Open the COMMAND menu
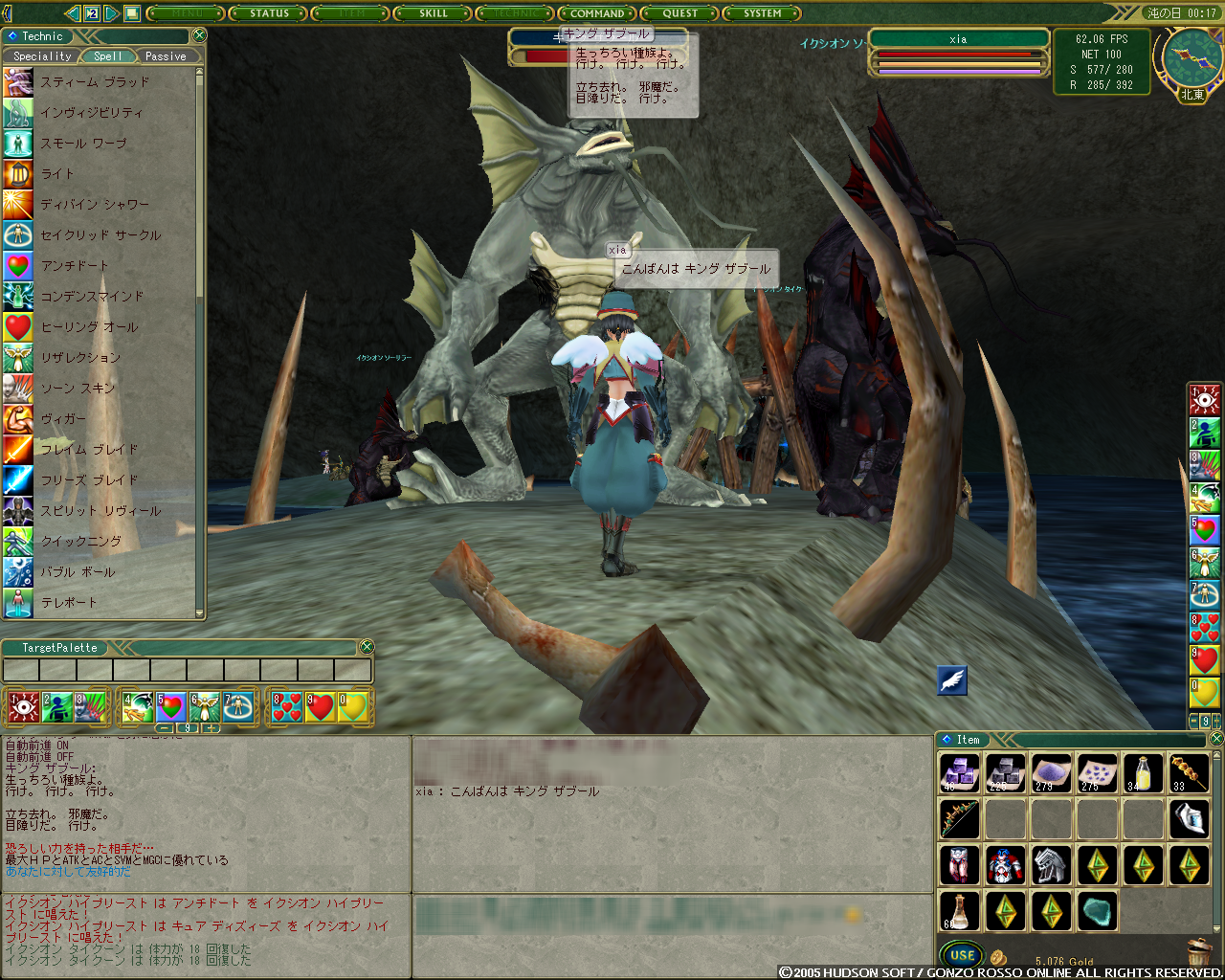 (597, 13)
